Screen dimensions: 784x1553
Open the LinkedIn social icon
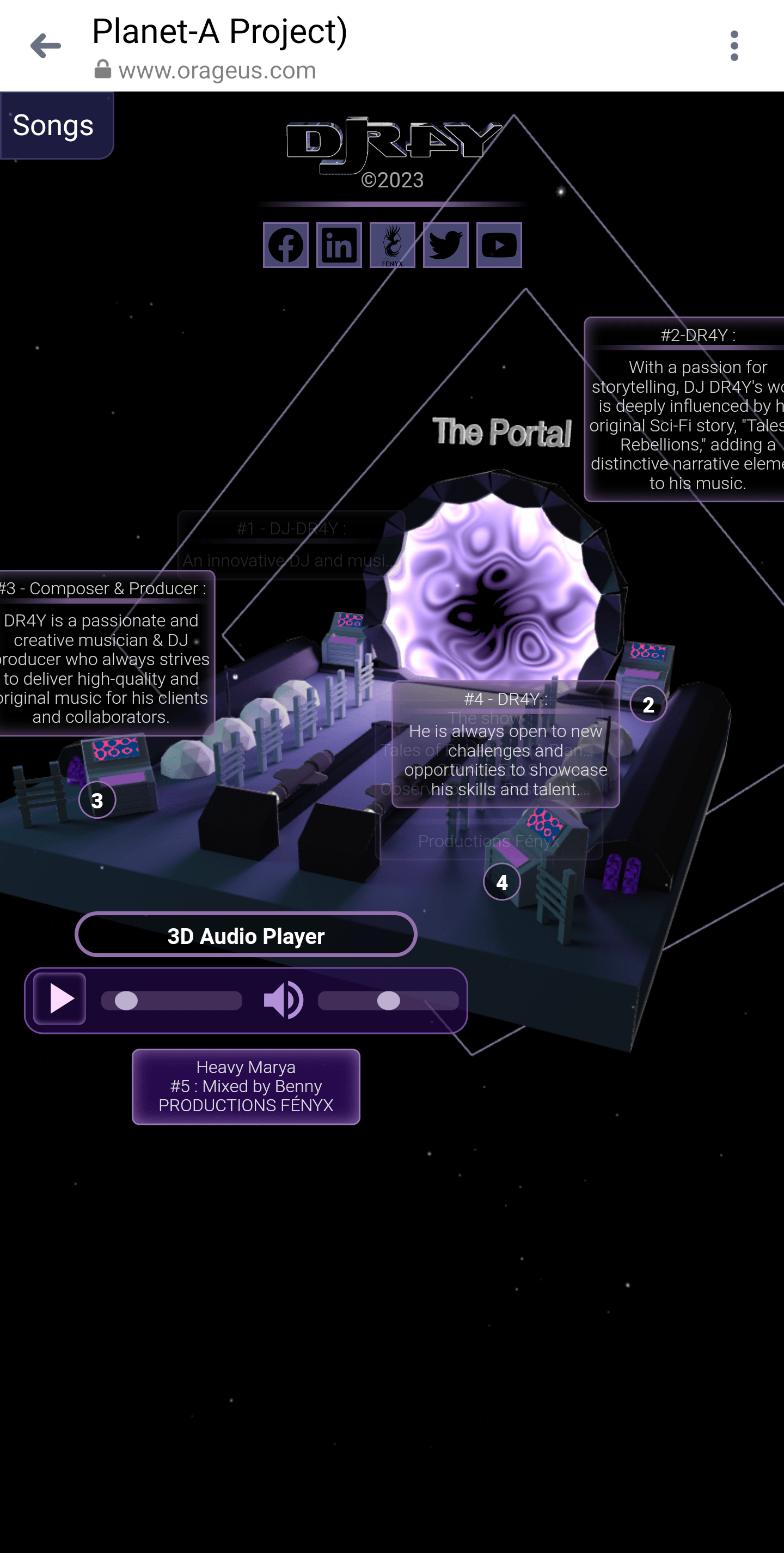339,245
